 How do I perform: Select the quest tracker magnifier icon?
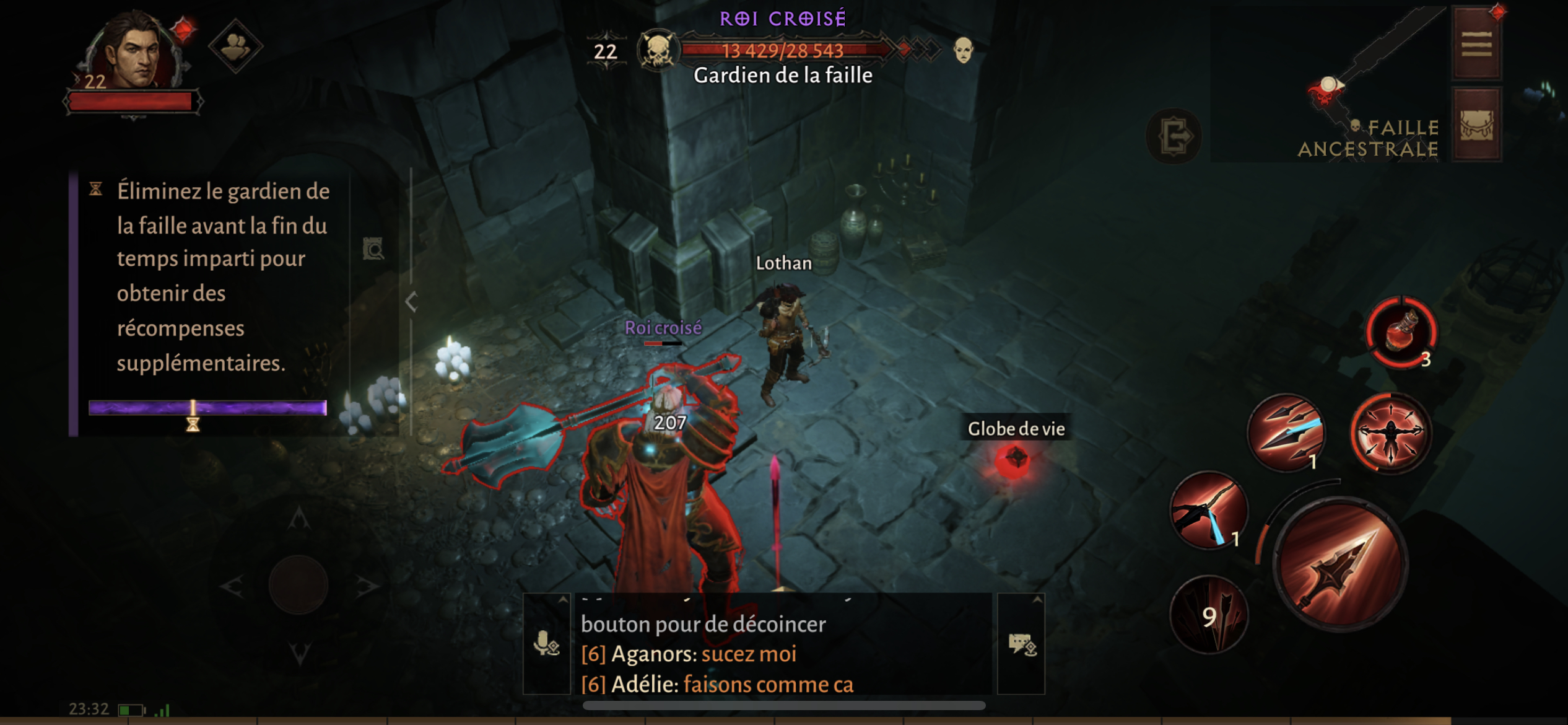pyautogui.click(x=373, y=249)
